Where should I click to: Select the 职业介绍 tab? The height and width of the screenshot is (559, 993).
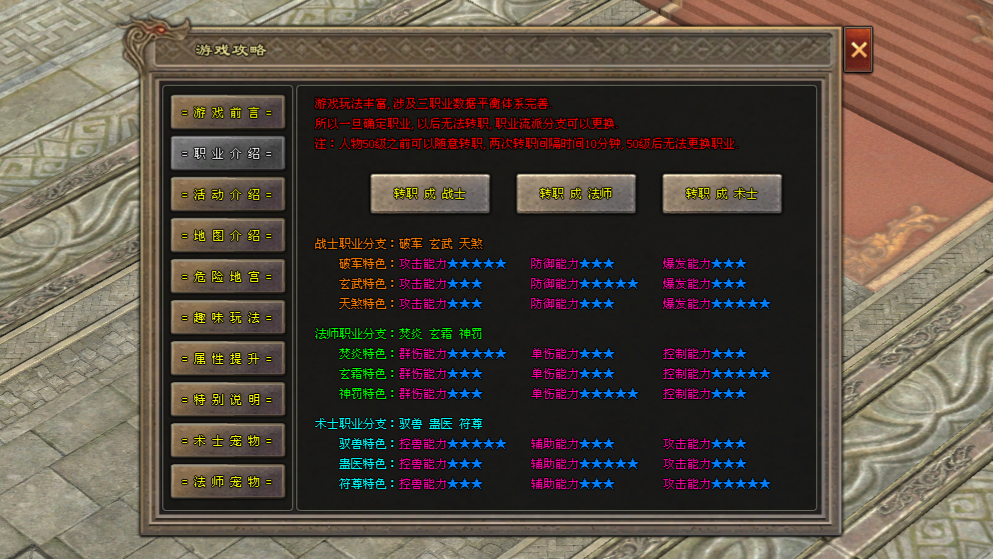[227, 153]
